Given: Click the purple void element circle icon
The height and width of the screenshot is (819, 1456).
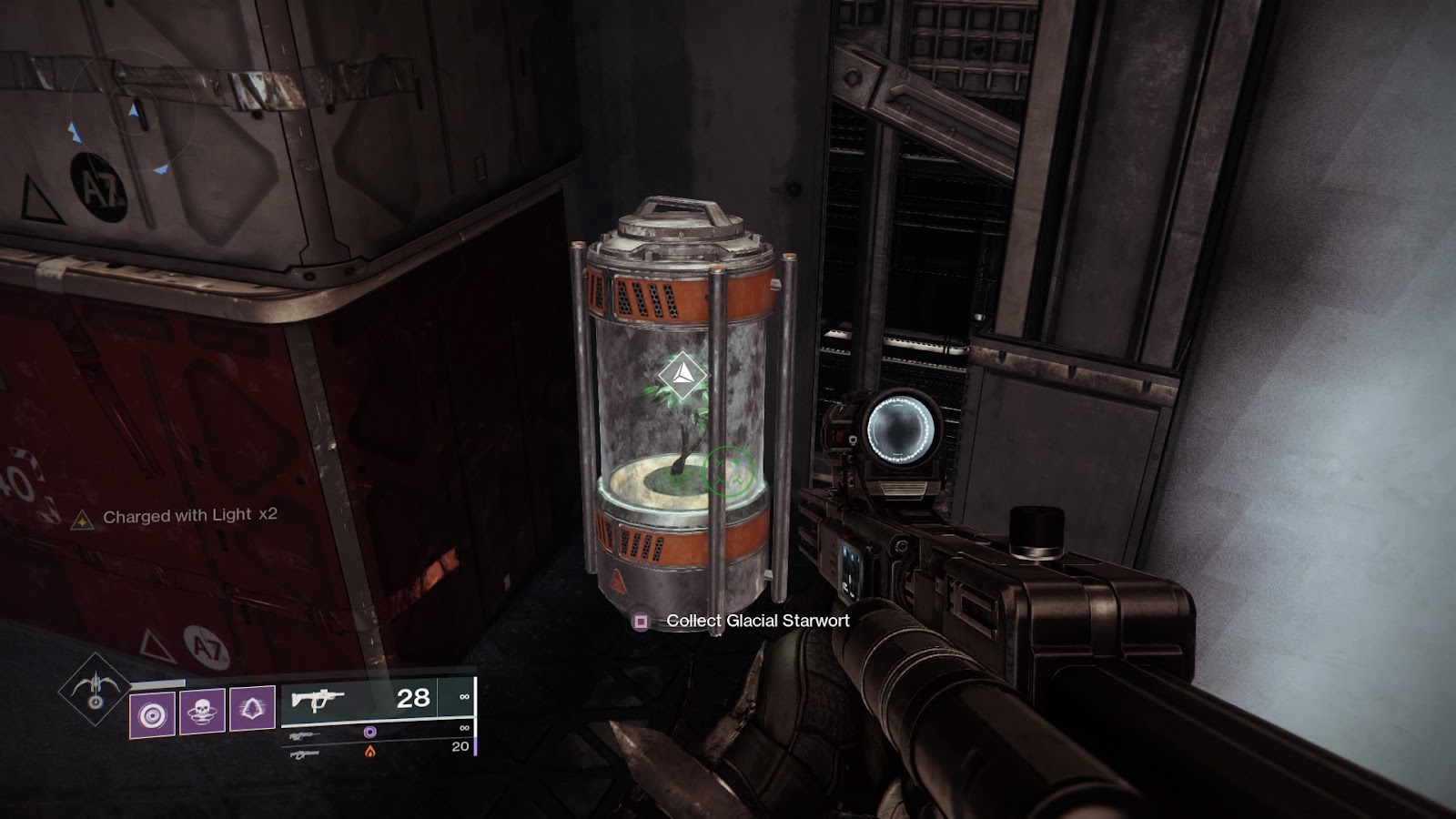Looking at the screenshot, I should point(371,731).
